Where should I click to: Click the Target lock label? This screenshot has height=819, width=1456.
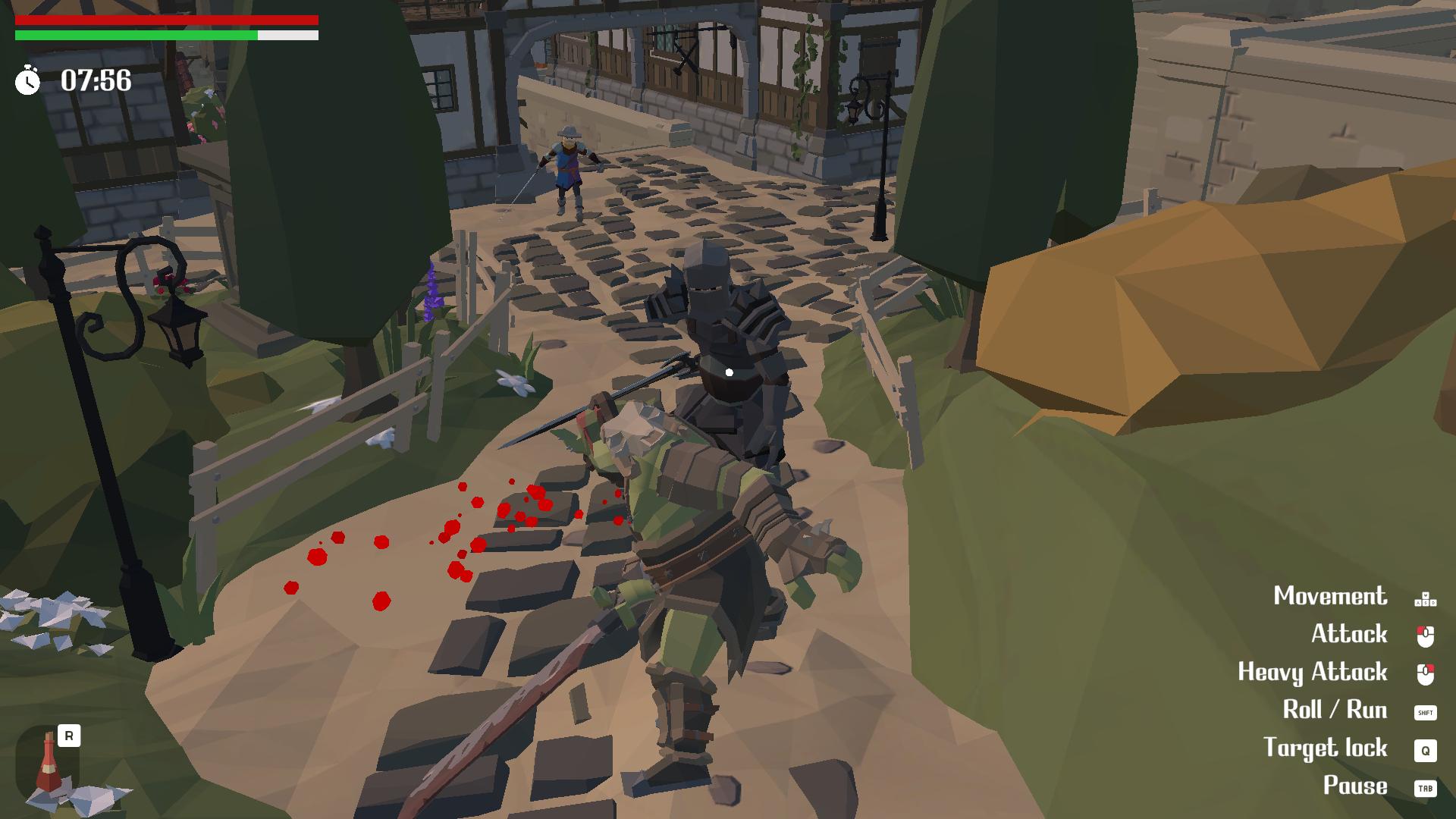1326,749
